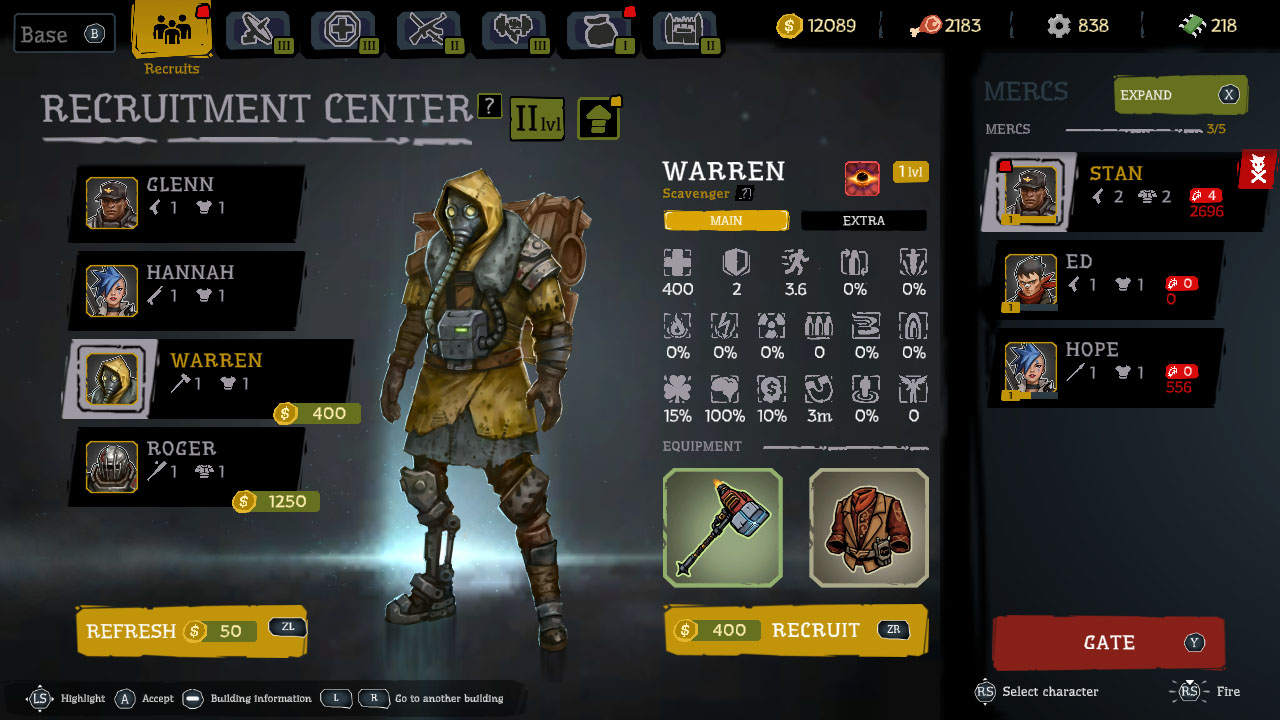Click the question mark help icon

click(489, 106)
